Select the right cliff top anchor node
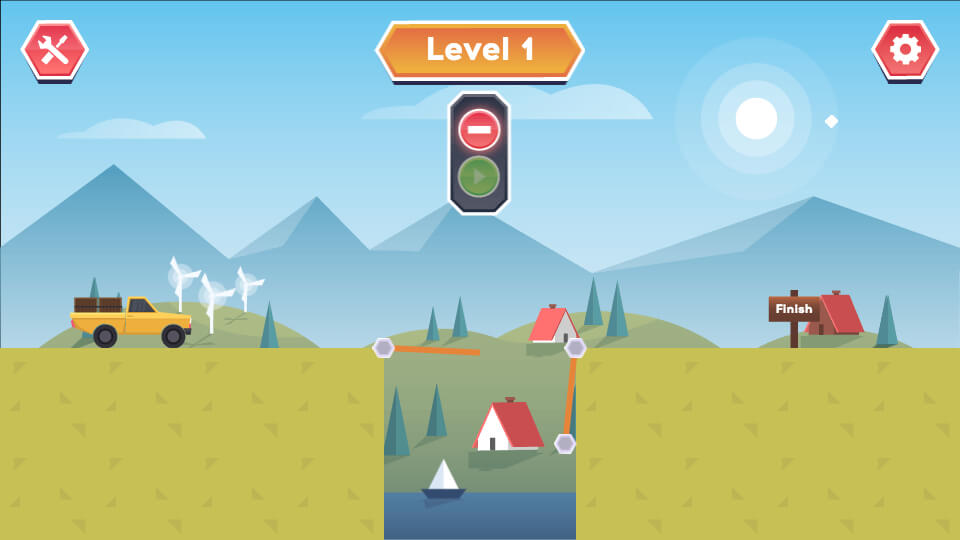960x540 pixels. pos(575,348)
